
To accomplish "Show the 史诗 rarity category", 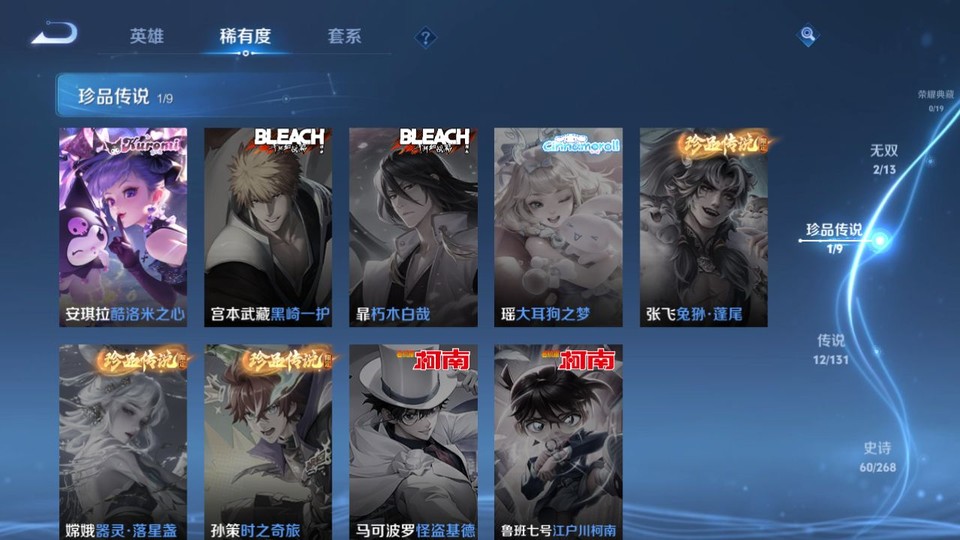I will 877,456.
